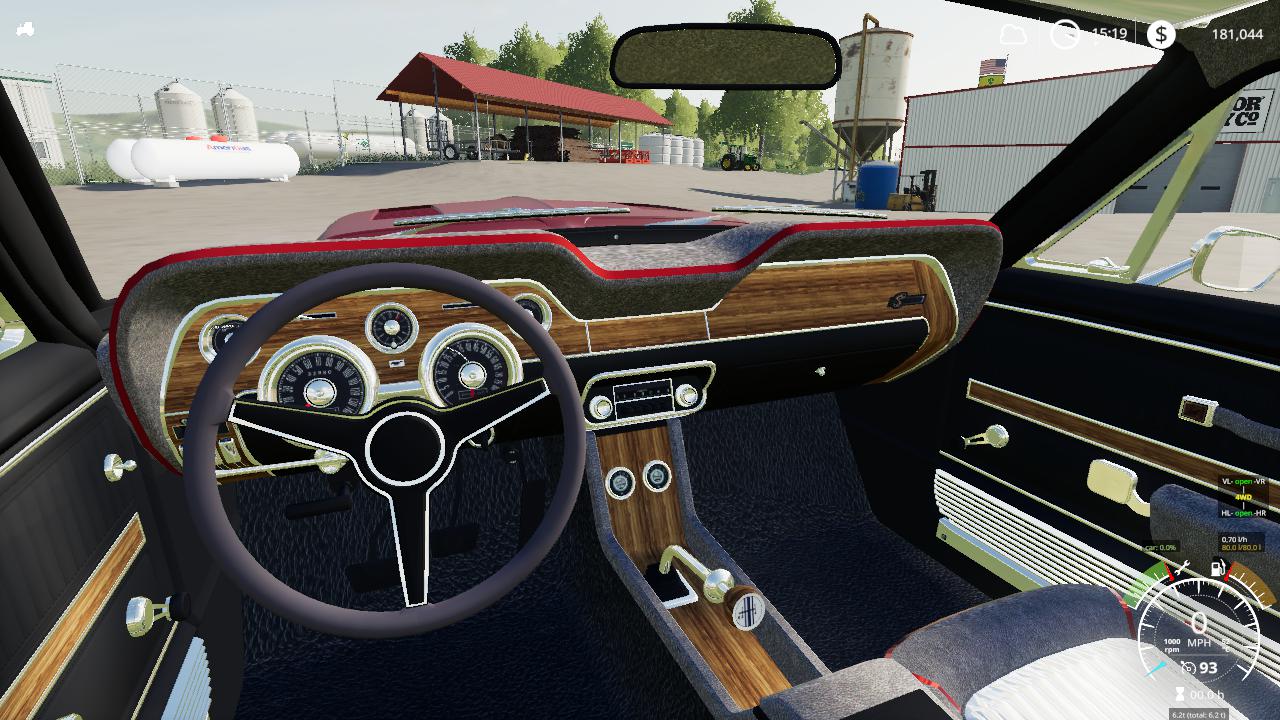The image size is (1280, 720).
Task: Click the fuel pump icon
Action: click(1218, 569)
